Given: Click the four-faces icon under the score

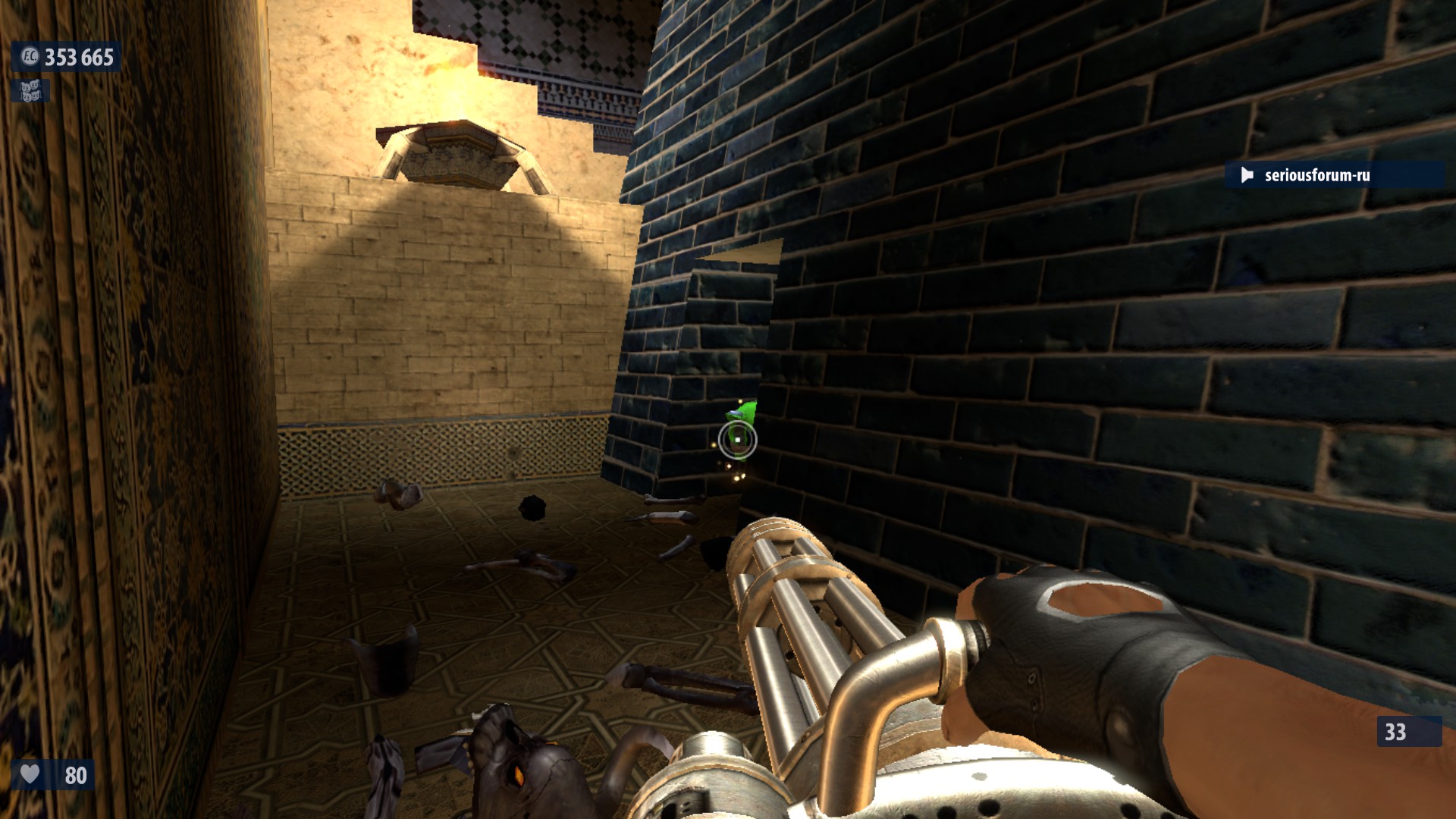Looking at the screenshot, I should (30, 92).
